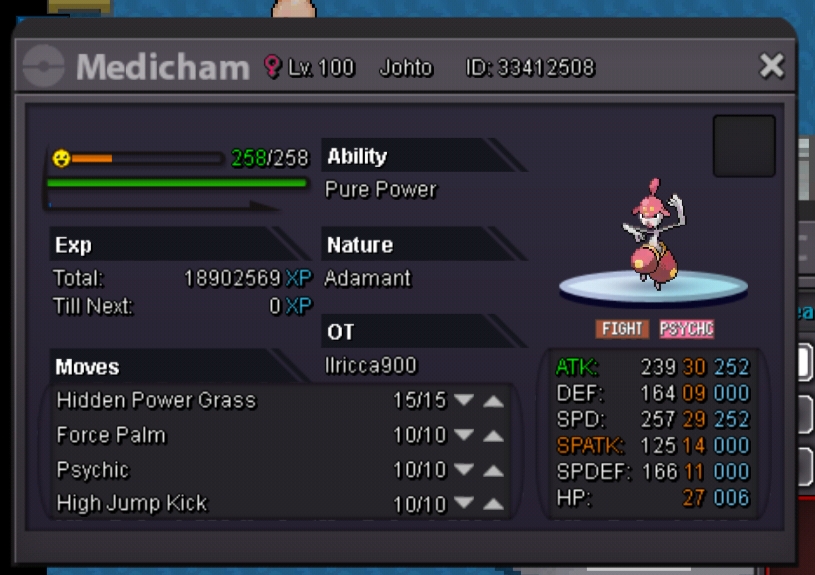
Task: Click the Pure Power ability text
Action: coord(381,190)
